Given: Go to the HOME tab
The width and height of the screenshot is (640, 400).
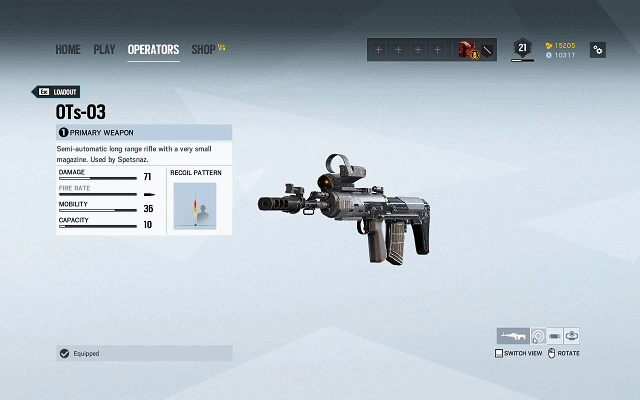Looking at the screenshot, I should 68,49.
